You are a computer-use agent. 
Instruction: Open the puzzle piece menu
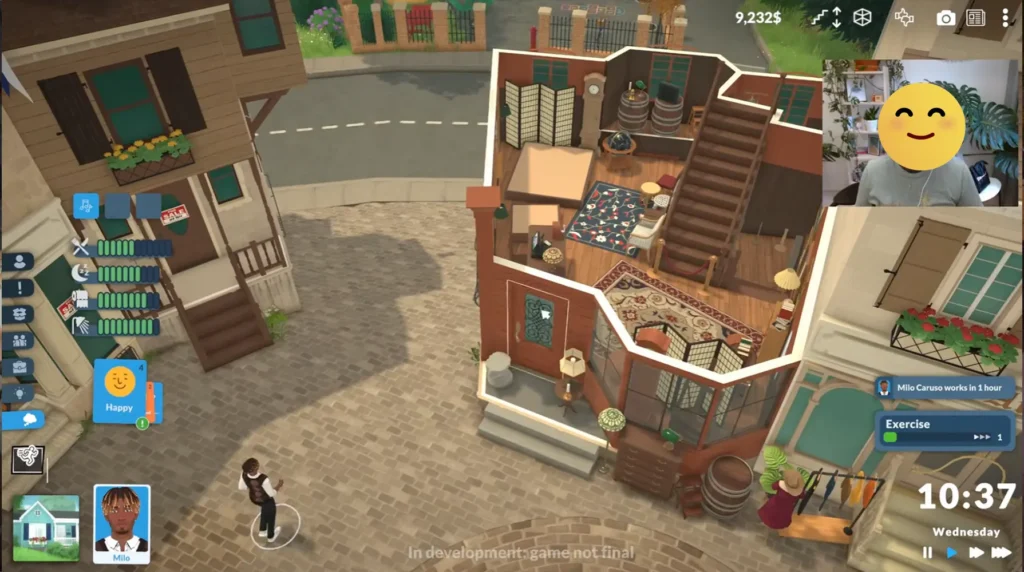904,18
